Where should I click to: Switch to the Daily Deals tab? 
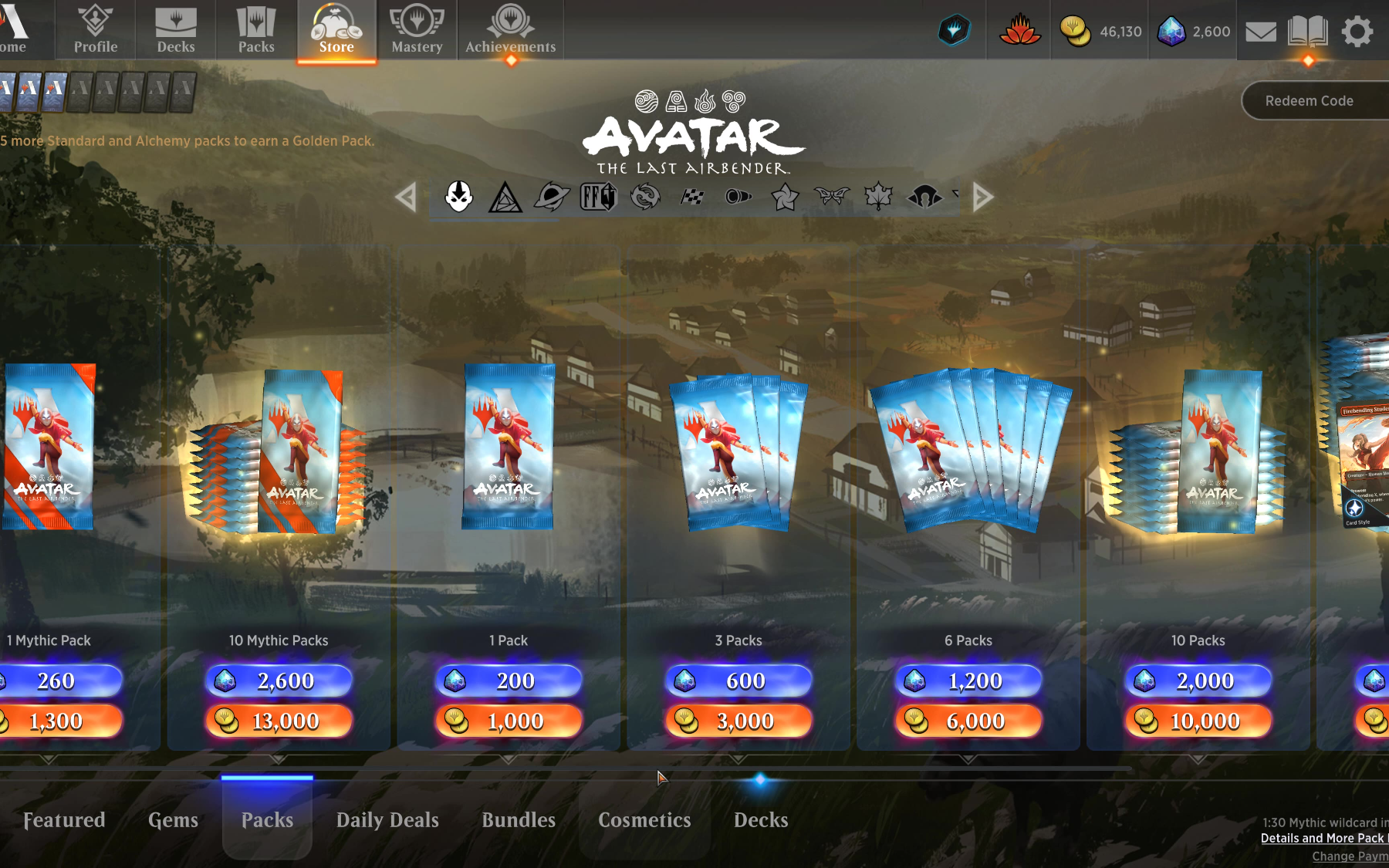point(387,819)
